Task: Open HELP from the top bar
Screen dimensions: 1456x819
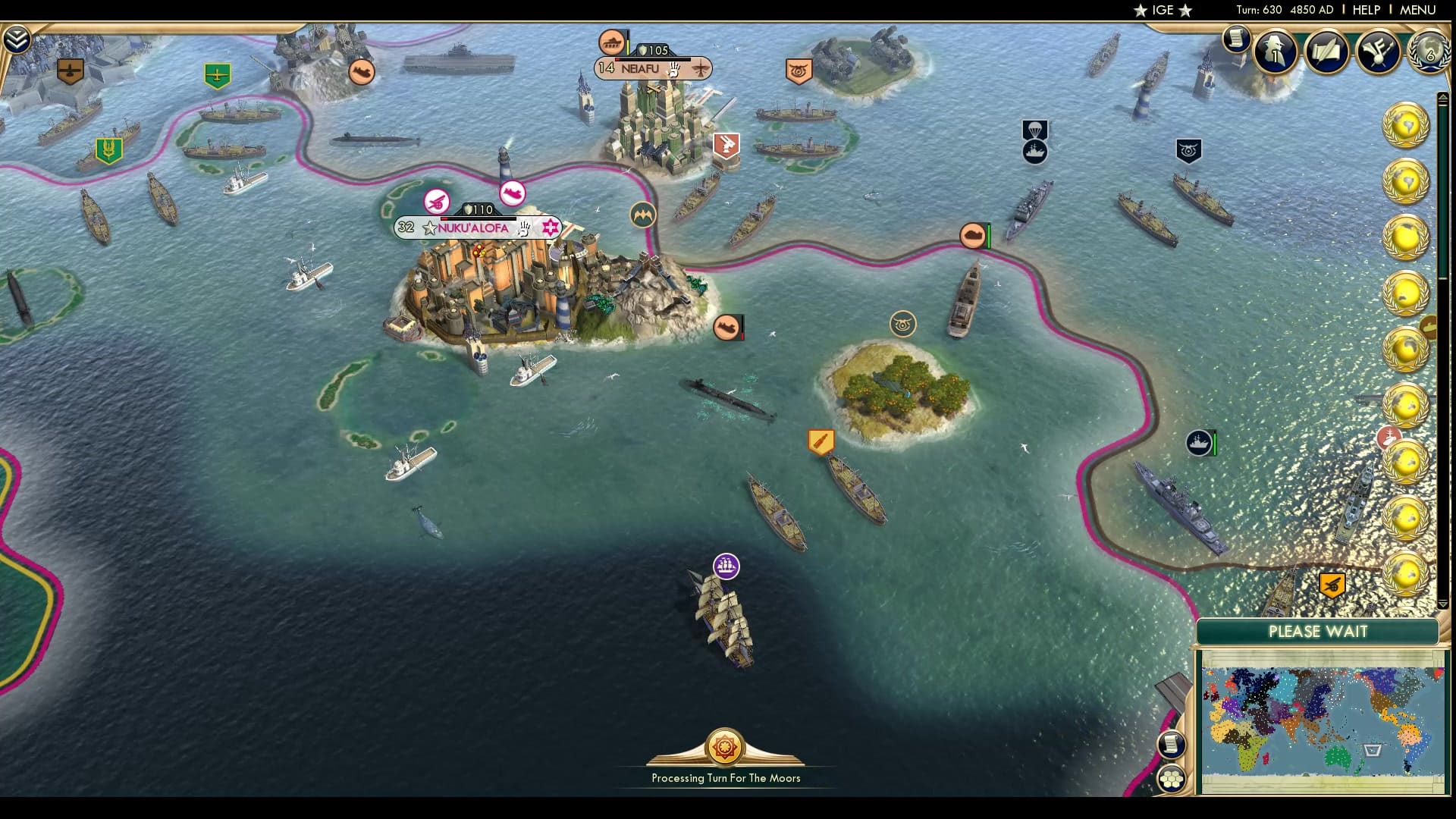Action: [1365, 11]
